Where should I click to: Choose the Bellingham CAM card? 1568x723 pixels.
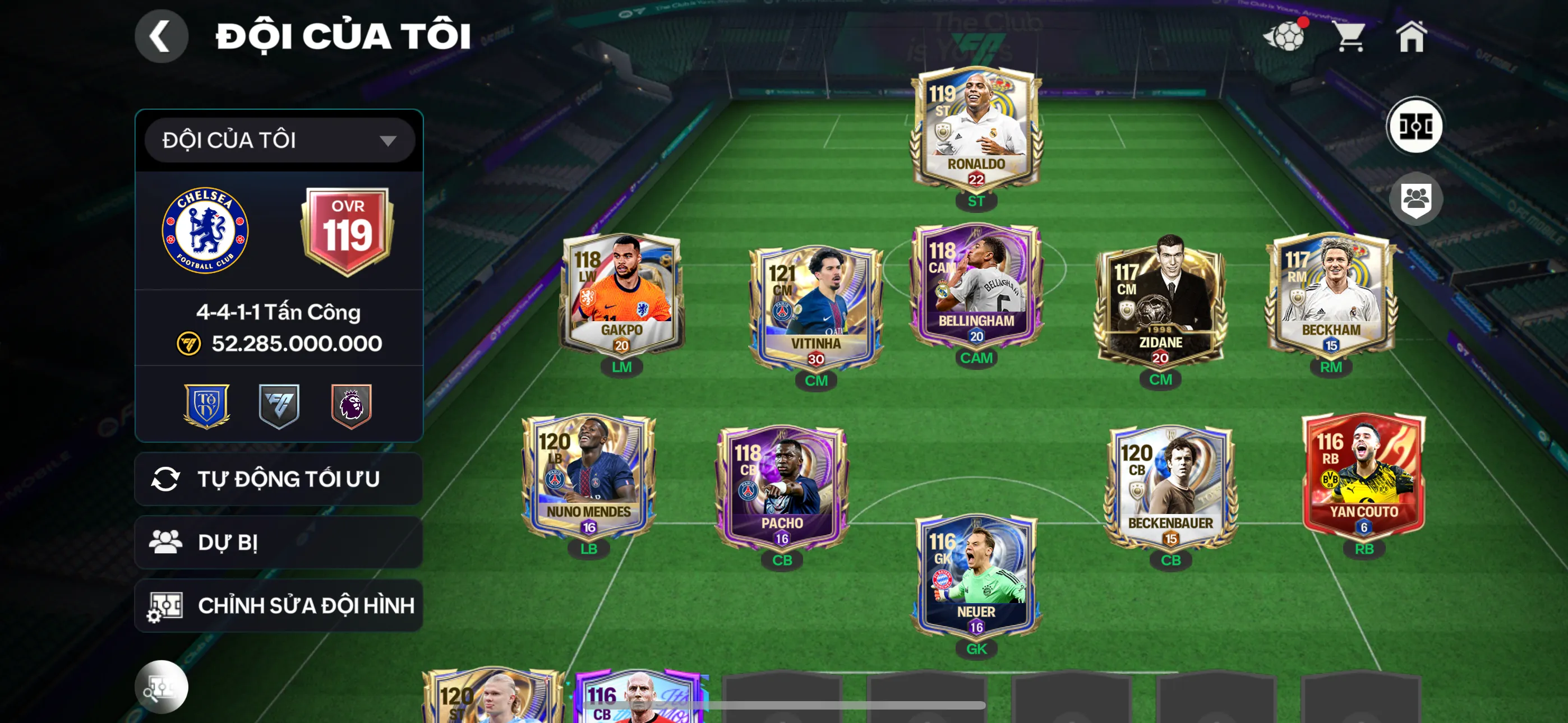click(976, 286)
